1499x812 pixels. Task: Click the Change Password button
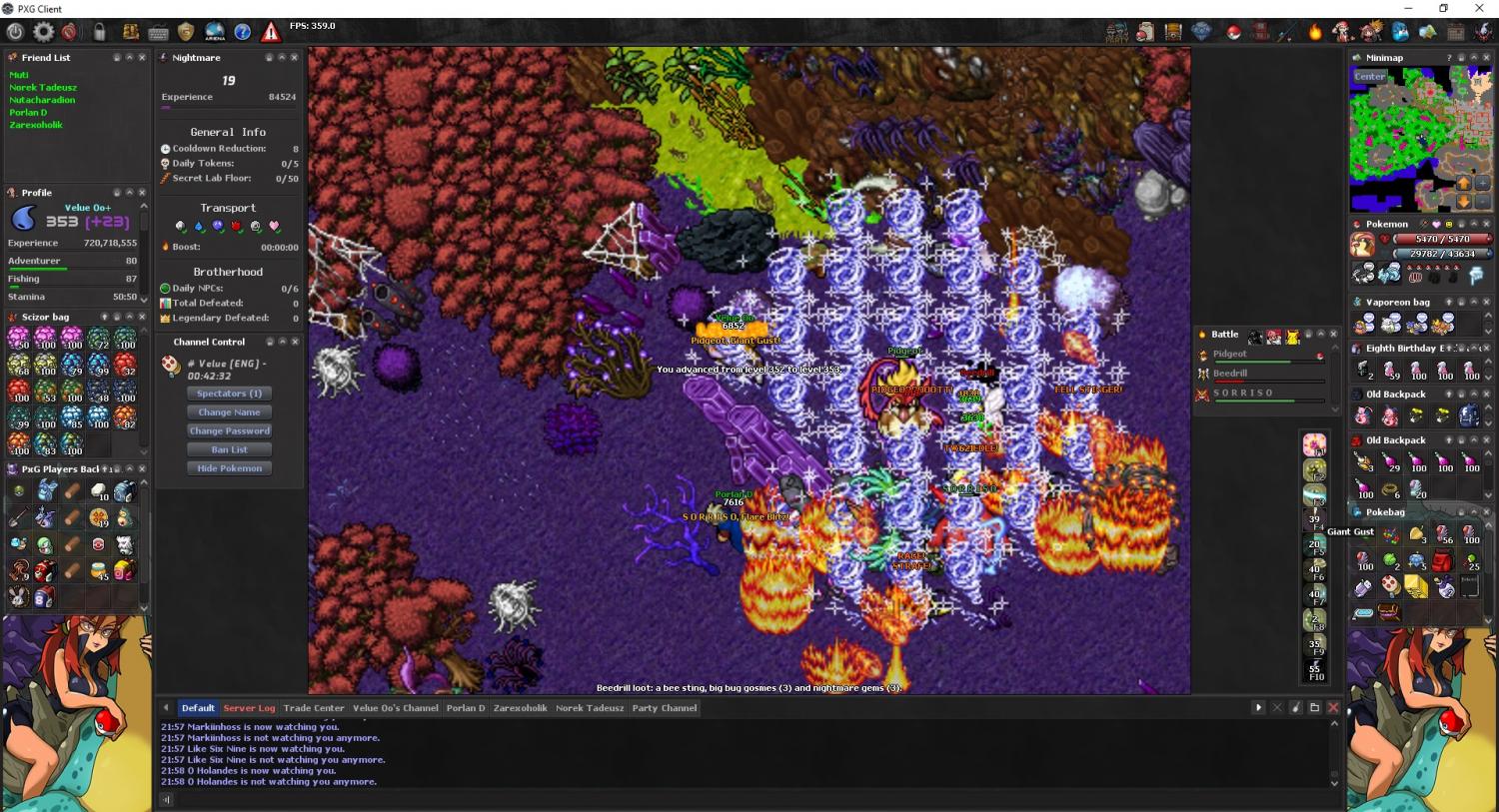point(229,431)
